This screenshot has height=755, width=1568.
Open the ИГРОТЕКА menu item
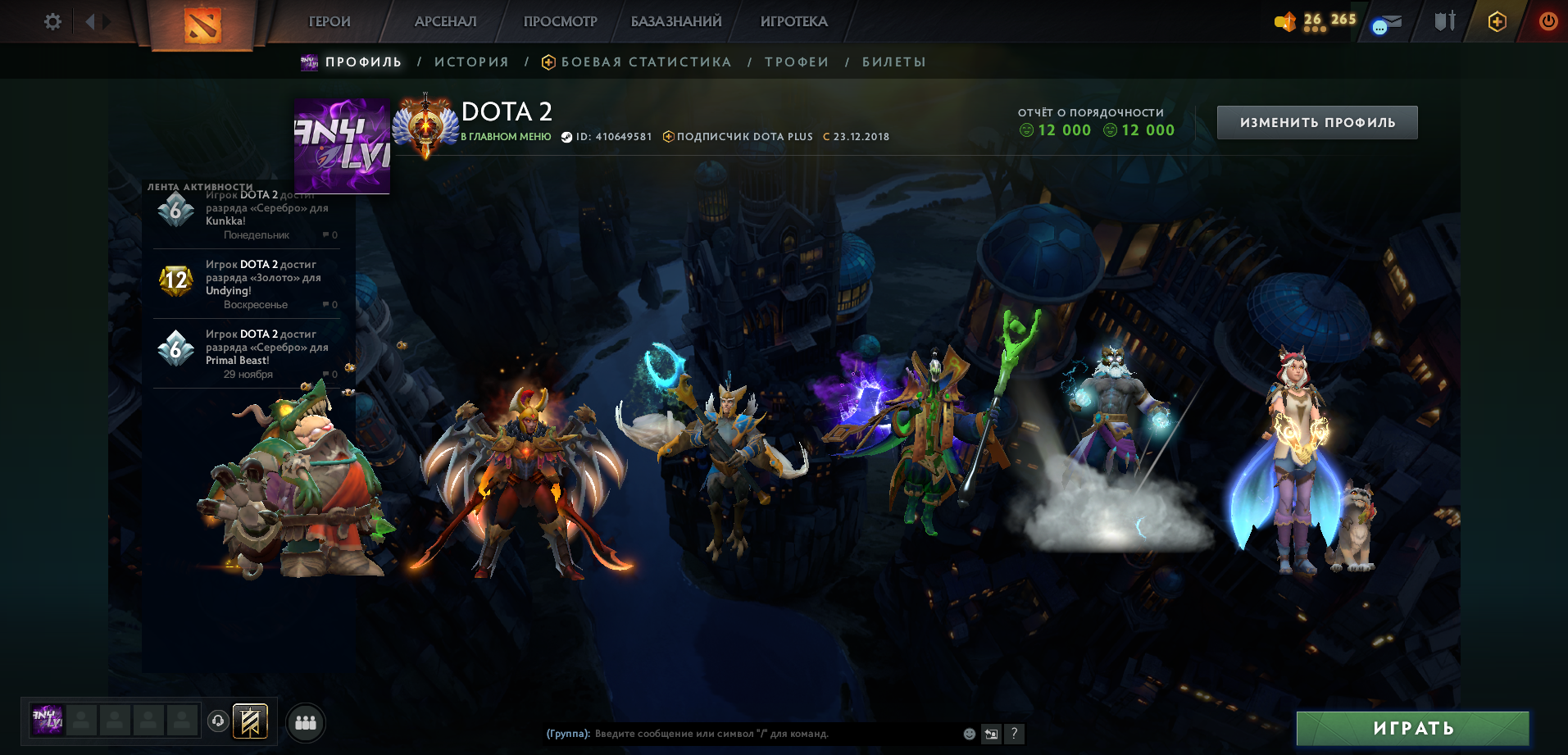click(x=792, y=21)
